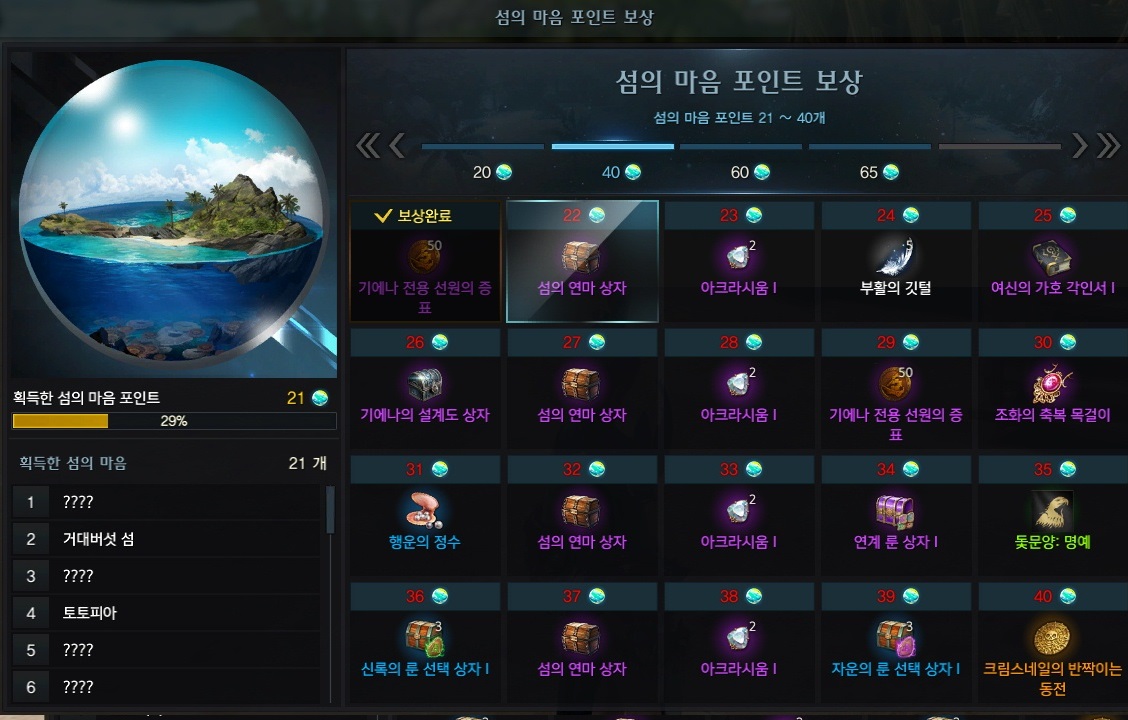Go back one page with single left arrow
Viewport: 1128px width, 720px height.
(397, 146)
